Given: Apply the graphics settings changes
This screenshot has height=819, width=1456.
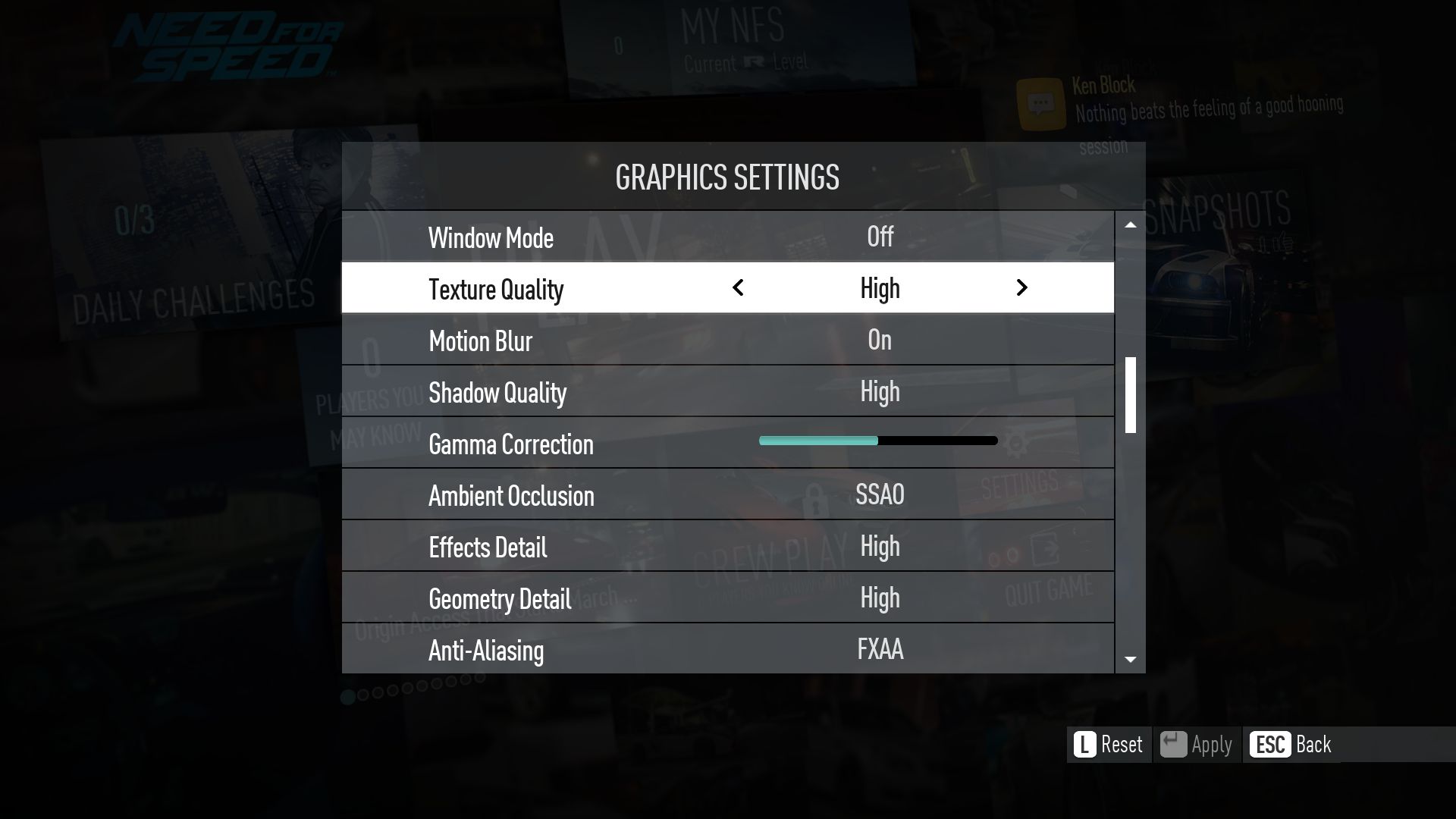Looking at the screenshot, I should coord(1197,745).
